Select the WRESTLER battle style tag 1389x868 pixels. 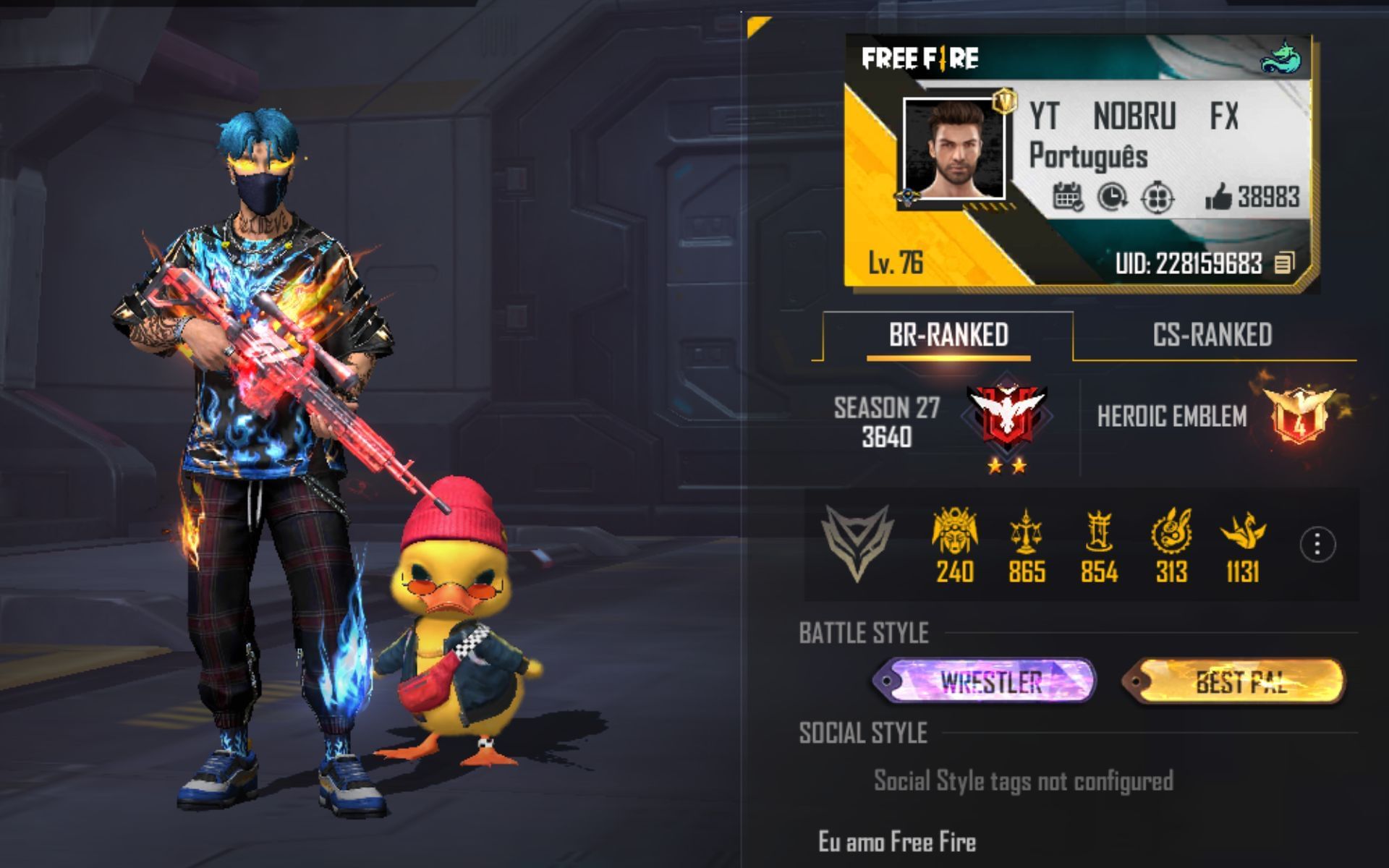coord(985,681)
